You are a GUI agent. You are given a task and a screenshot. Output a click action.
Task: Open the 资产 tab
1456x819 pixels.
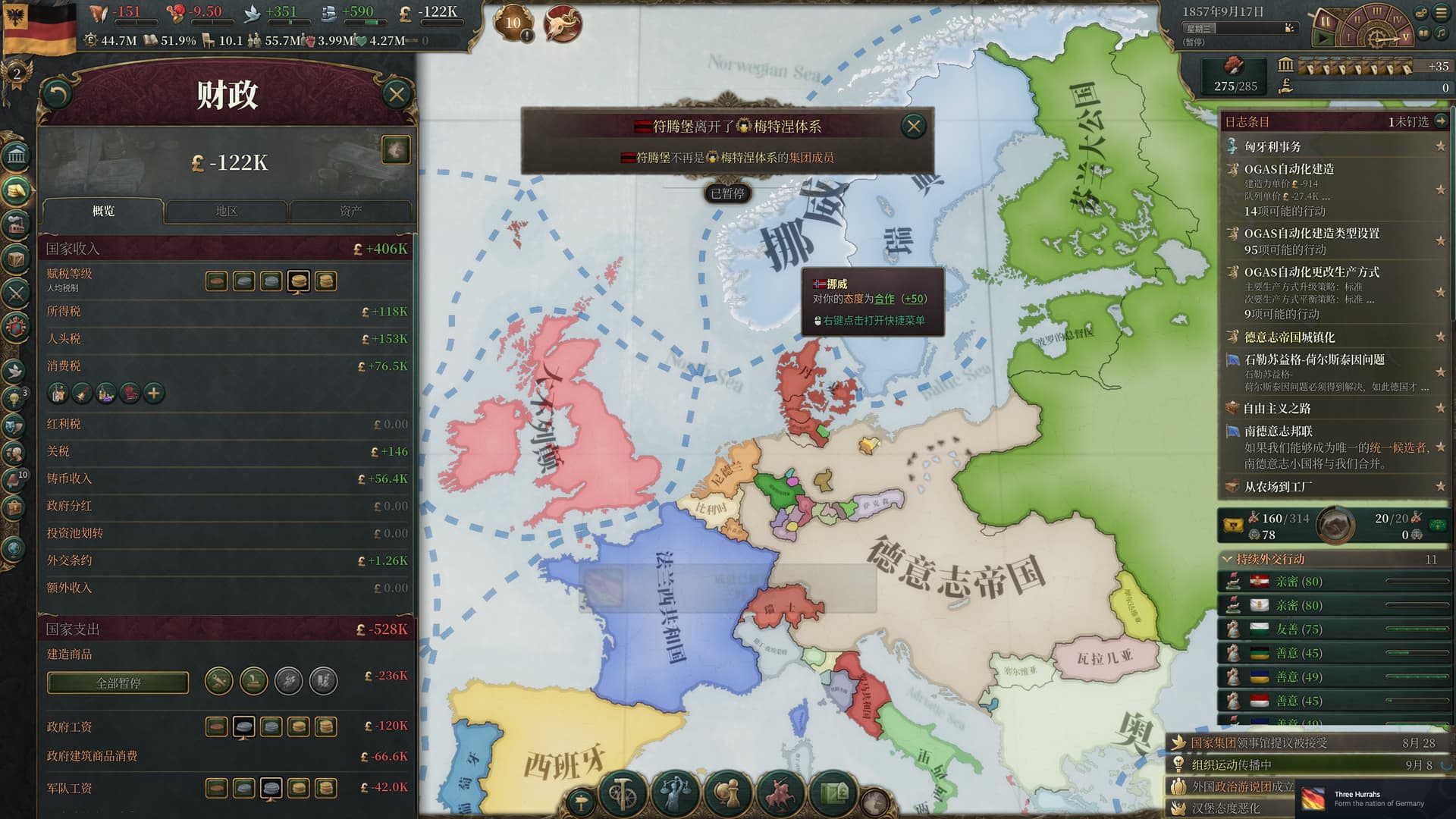(x=350, y=211)
